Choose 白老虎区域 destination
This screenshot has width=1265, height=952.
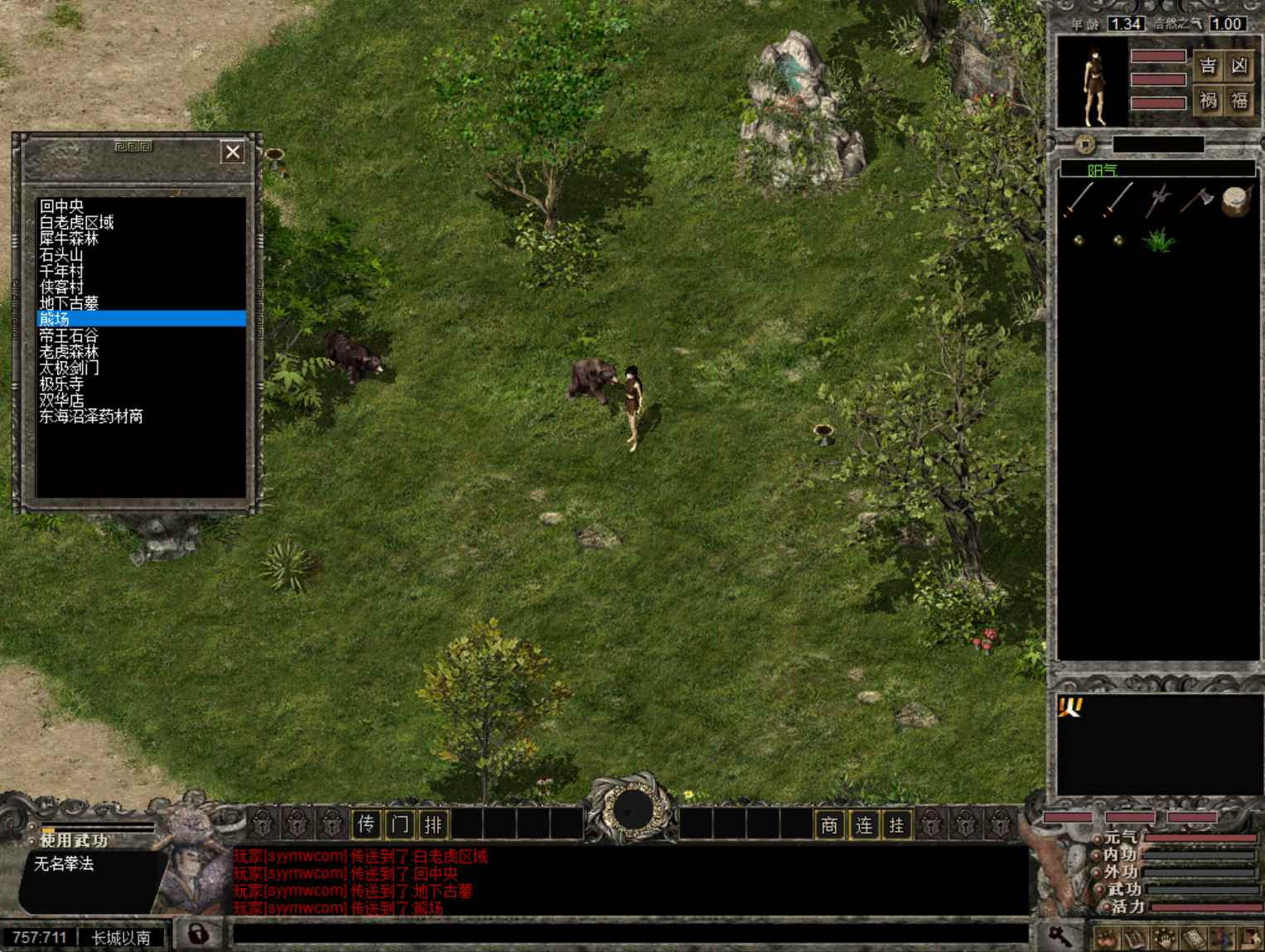tap(76, 222)
